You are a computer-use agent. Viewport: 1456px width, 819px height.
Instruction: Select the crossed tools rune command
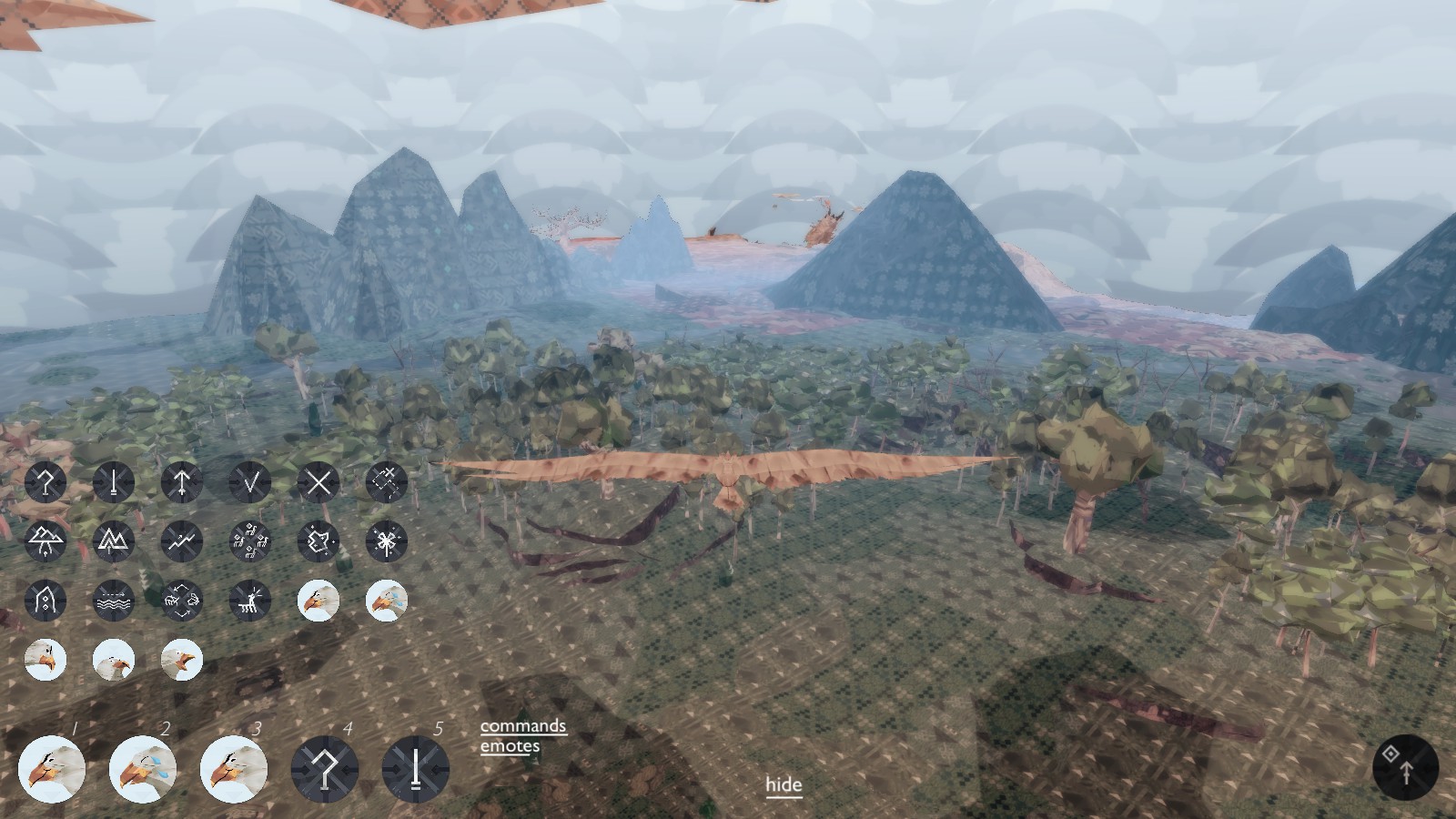(x=386, y=483)
